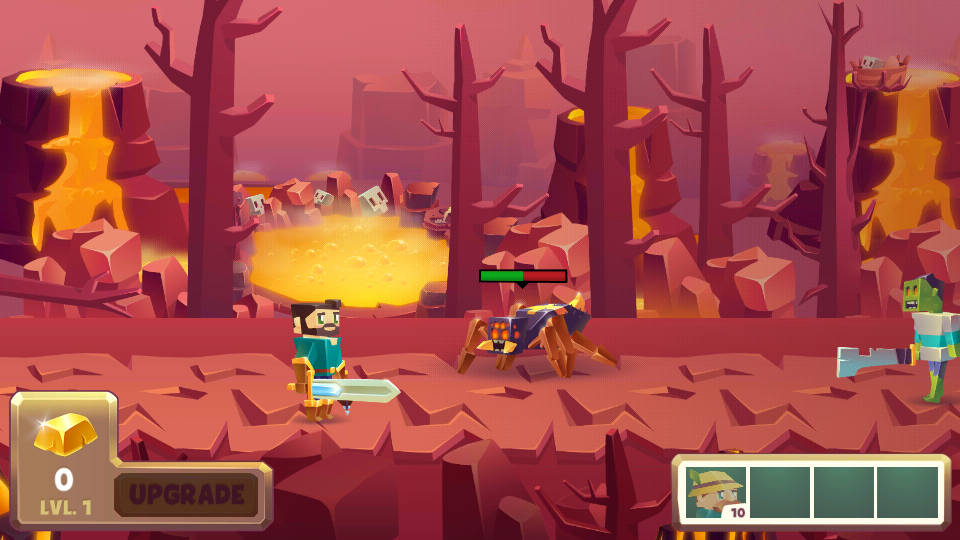Select the straw-hat unit card costing 10
Screen dimensions: 960x540
[x=717, y=492]
